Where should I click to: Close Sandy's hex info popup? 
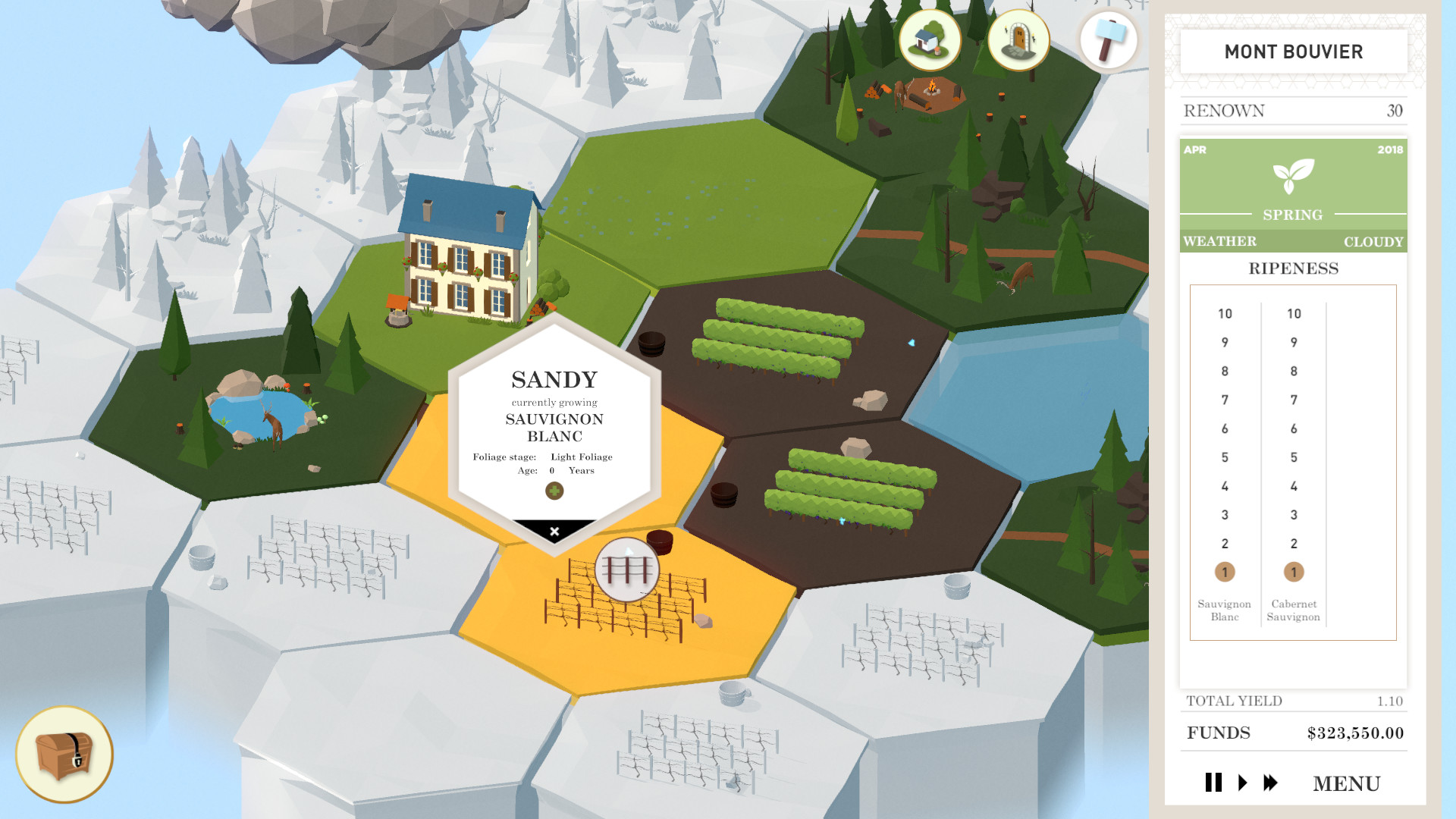[554, 531]
